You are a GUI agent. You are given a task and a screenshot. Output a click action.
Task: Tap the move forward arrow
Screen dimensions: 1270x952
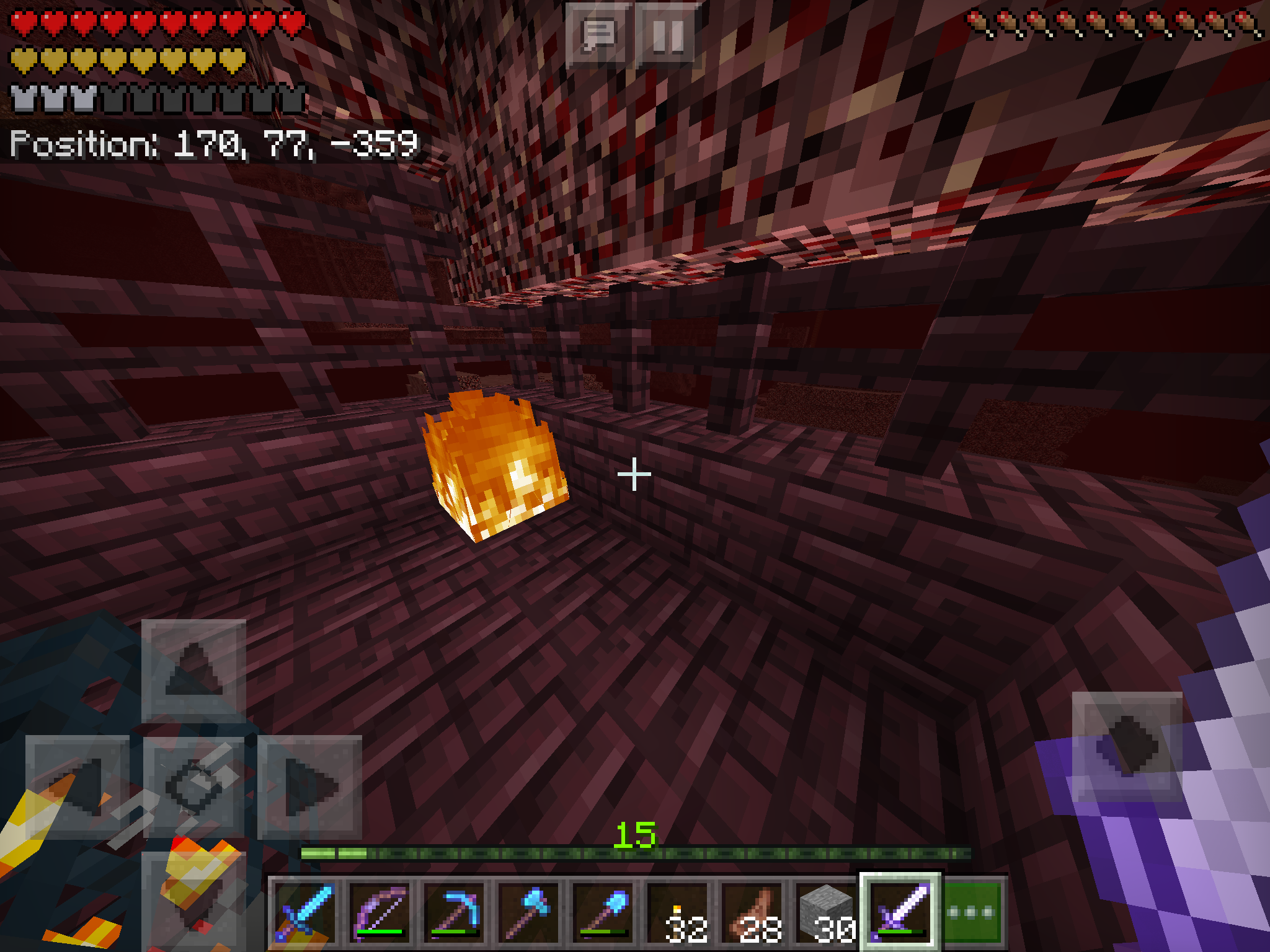(193, 671)
